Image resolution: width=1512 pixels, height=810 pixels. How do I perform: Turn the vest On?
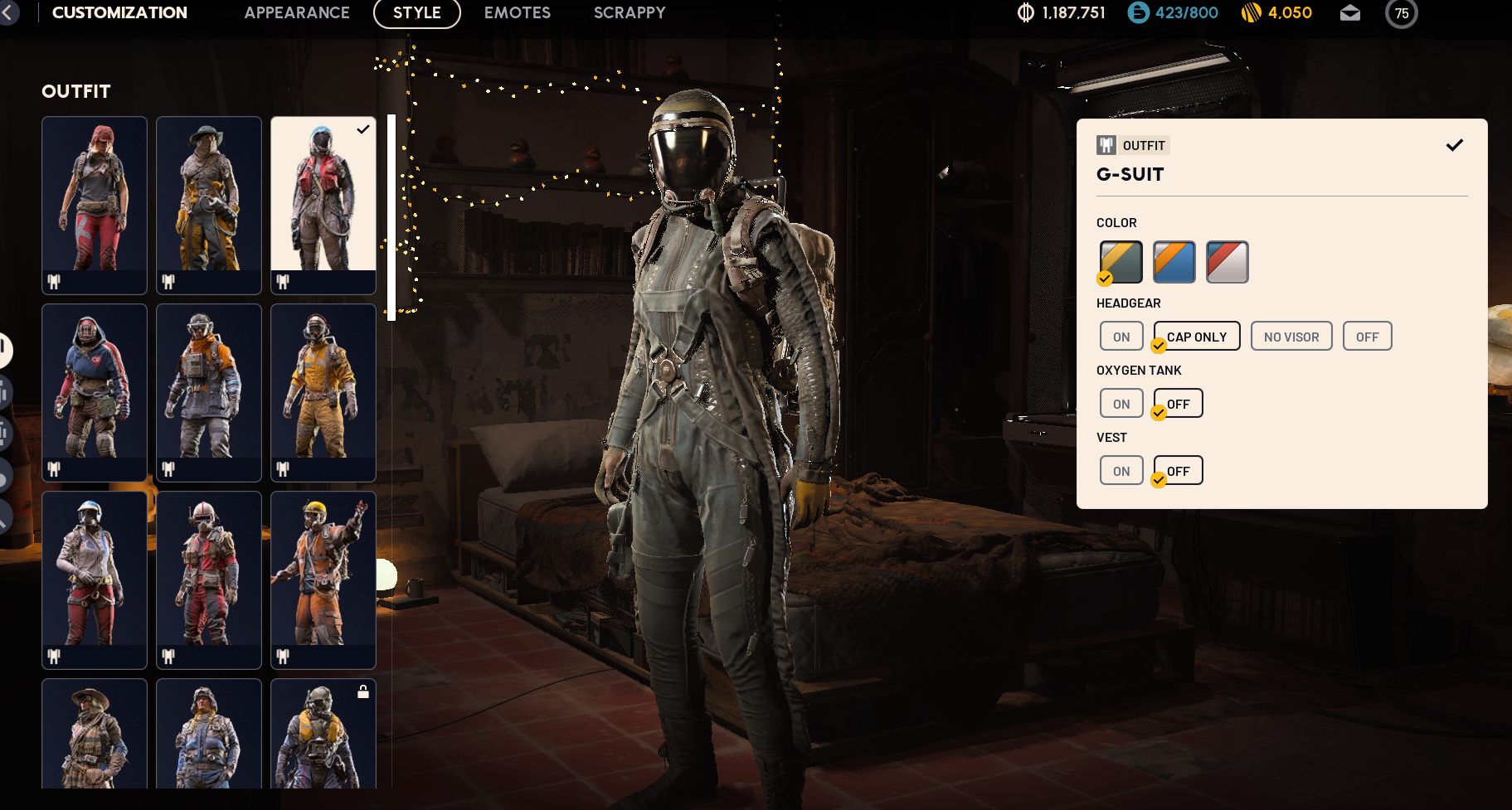[1121, 471]
